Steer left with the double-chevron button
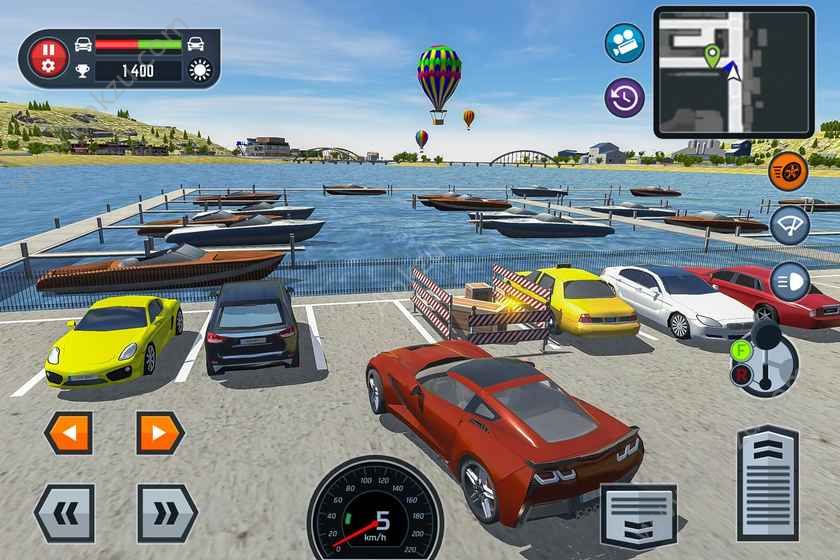The image size is (840, 560). click(x=64, y=513)
